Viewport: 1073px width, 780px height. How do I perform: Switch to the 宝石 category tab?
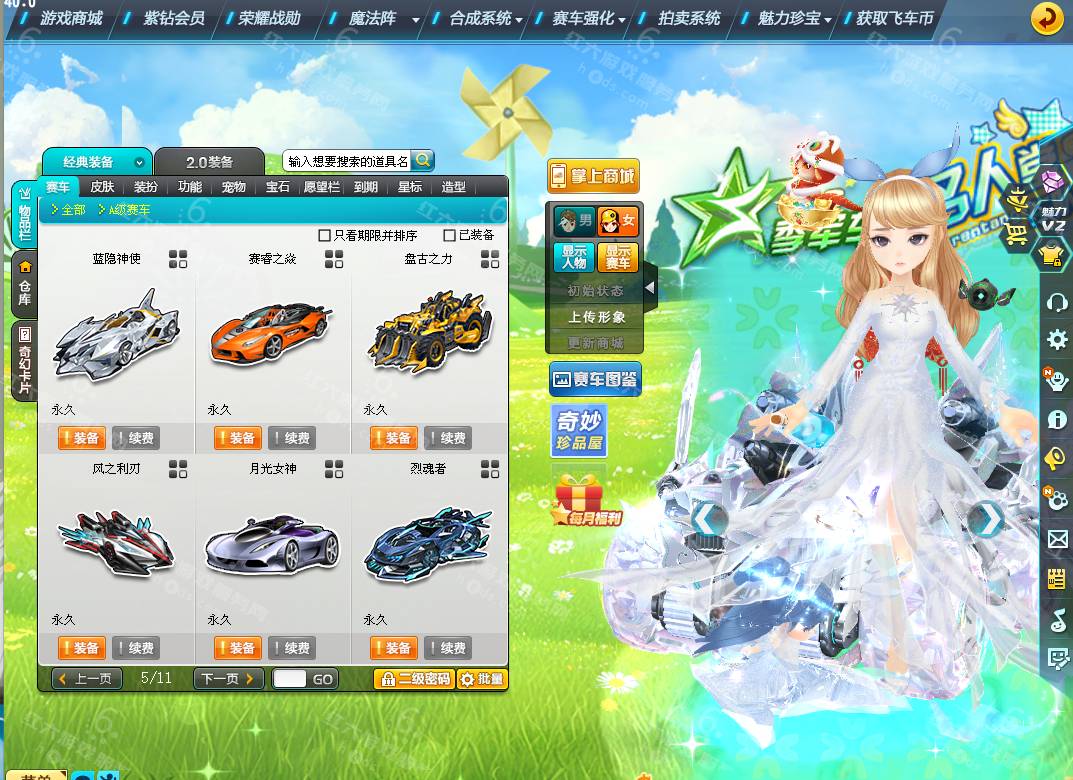click(277, 187)
